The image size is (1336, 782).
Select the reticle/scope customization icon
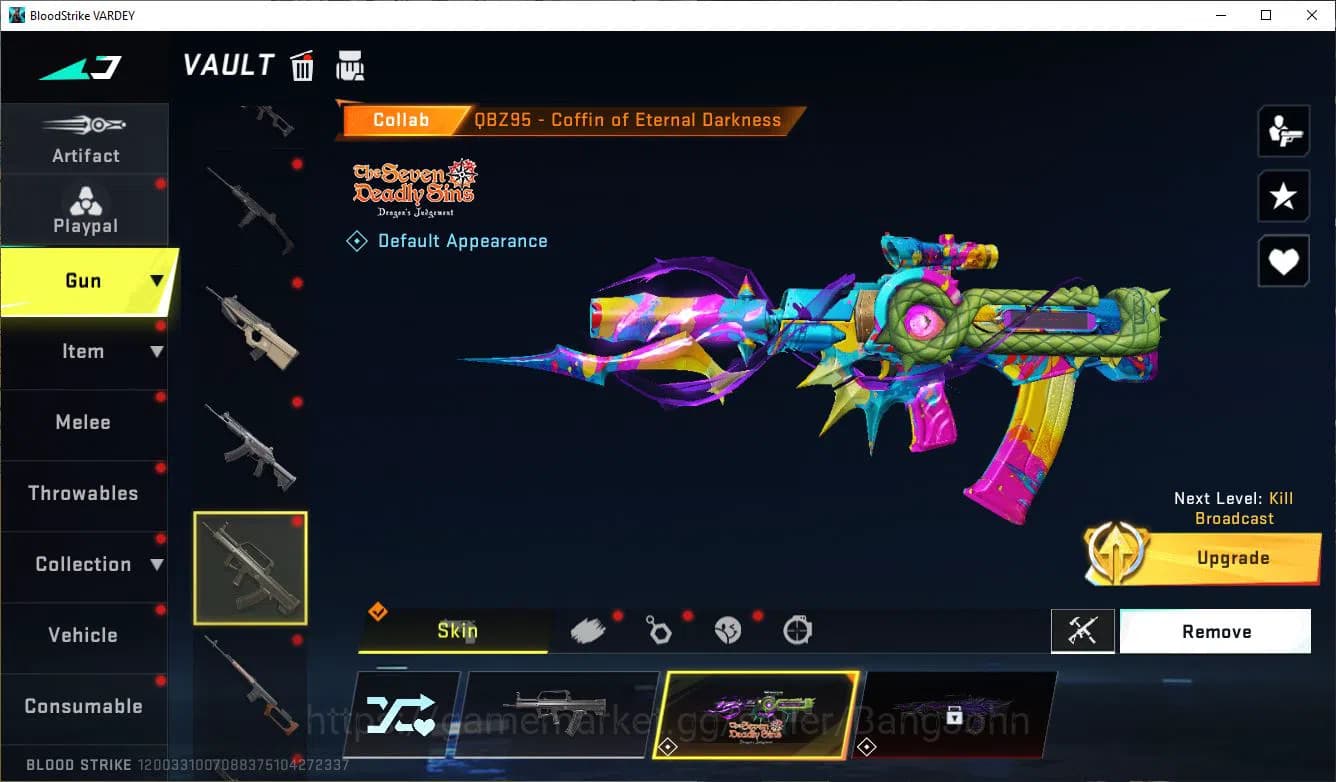click(796, 630)
